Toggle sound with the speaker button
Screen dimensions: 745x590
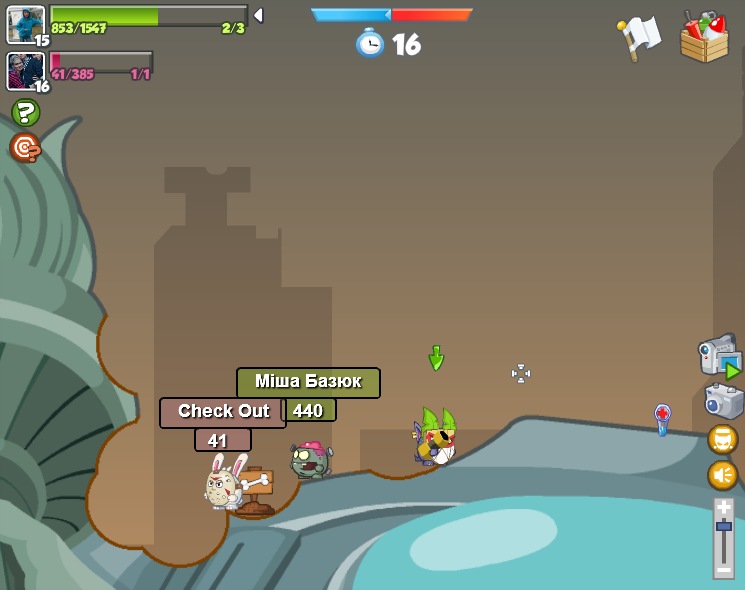tap(723, 474)
